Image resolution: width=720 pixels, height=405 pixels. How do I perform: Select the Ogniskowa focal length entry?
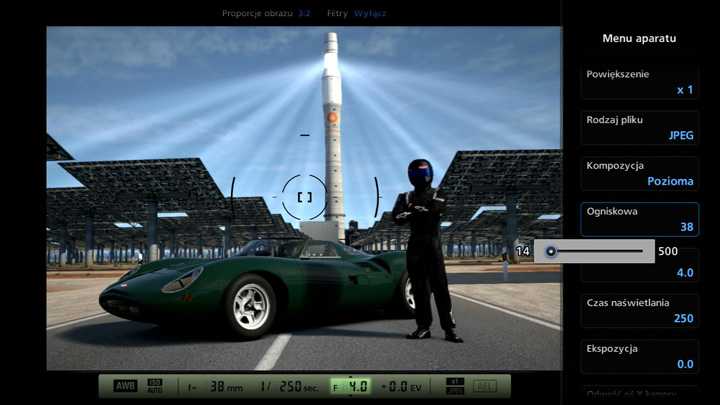(x=640, y=219)
